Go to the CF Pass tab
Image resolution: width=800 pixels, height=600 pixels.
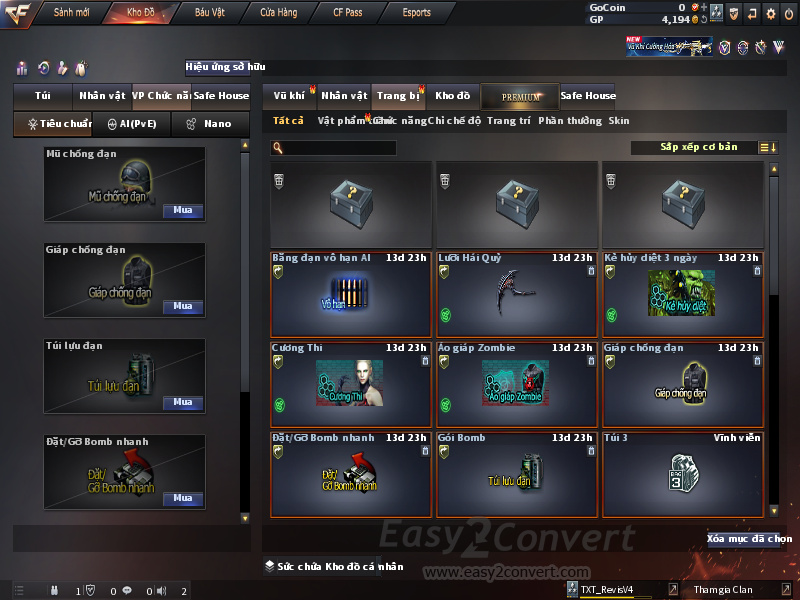[348, 13]
